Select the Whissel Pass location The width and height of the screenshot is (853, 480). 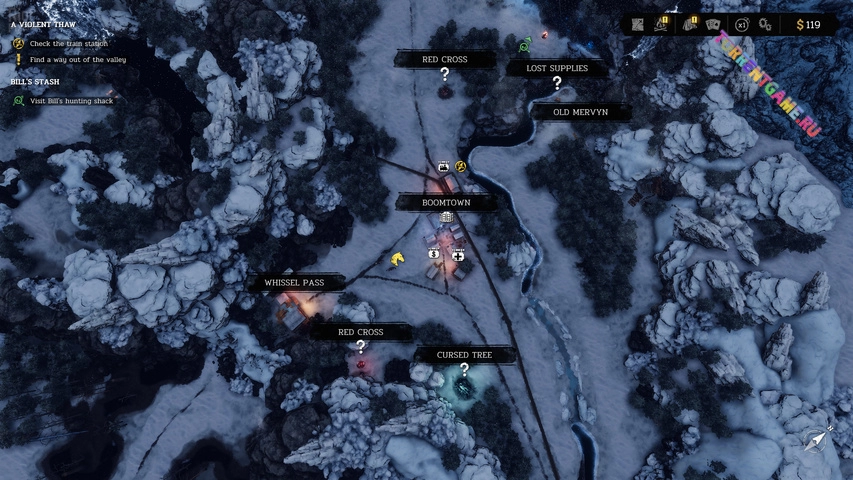click(x=294, y=283)
